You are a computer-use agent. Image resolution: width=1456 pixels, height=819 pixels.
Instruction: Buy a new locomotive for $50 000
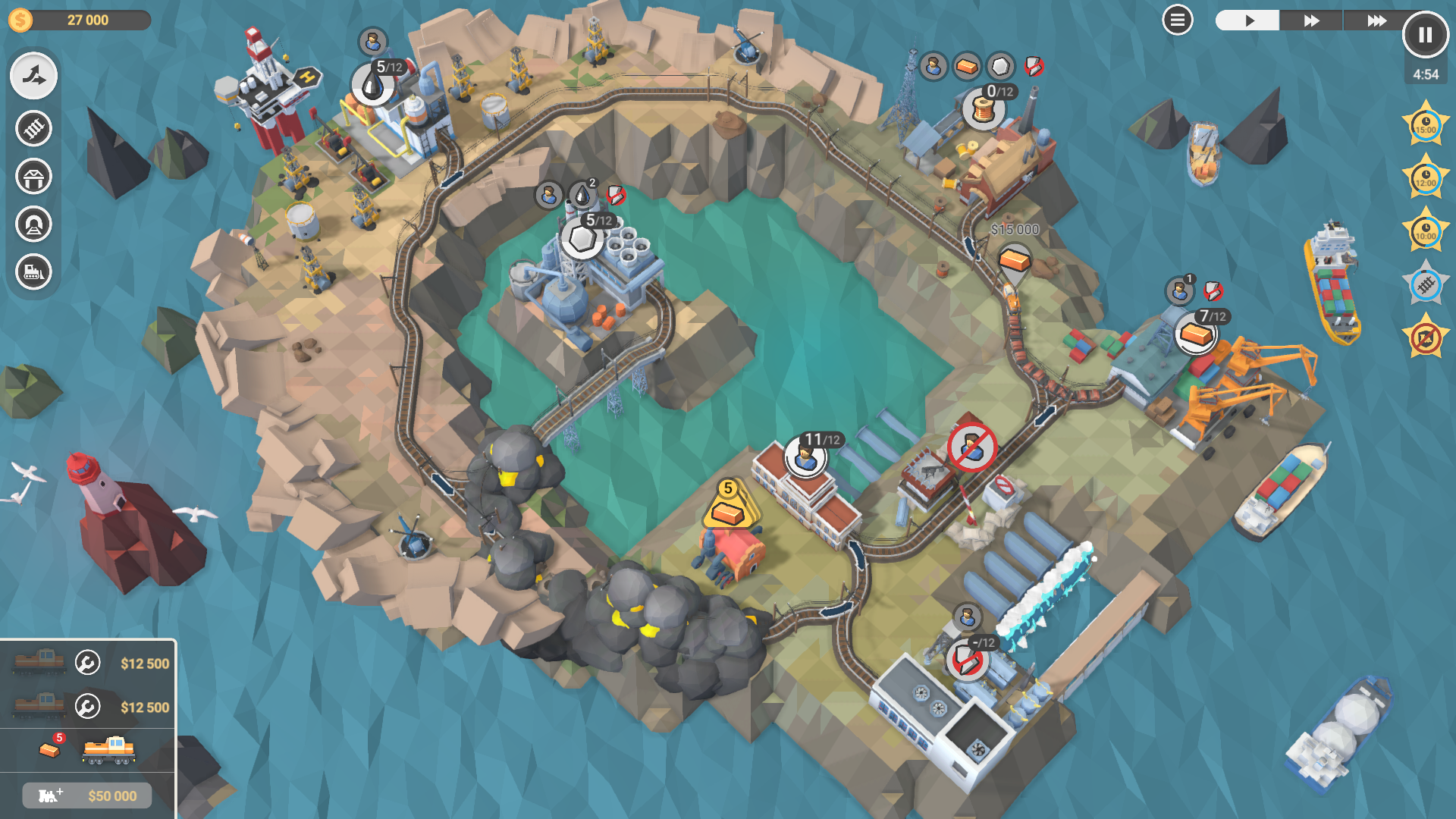86,795
